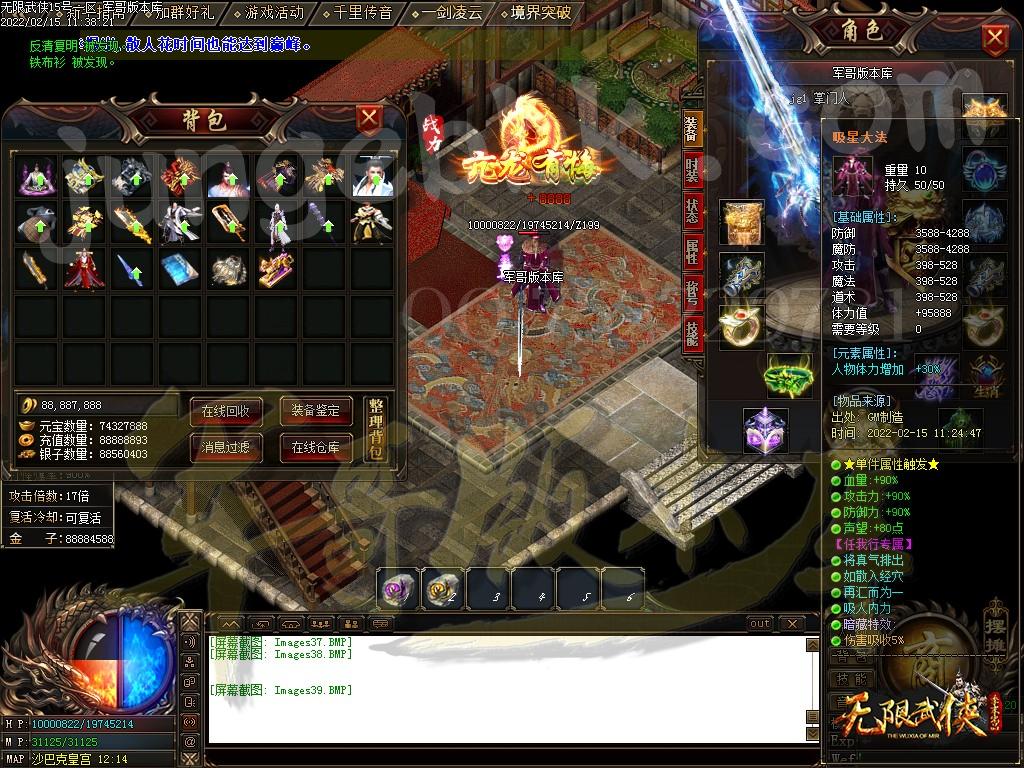Click the 在线回收 online recycle button
This screenshot has width=1024, height=768.
pyautogui.click(x=225, y=410)
